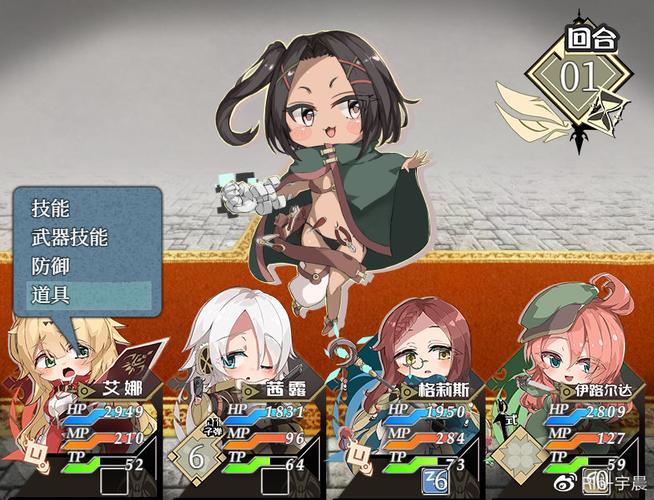The height and width of the screenshot is (500, 654).
Task: Open the 道具 item menu
Action: (x=50, y=295)
